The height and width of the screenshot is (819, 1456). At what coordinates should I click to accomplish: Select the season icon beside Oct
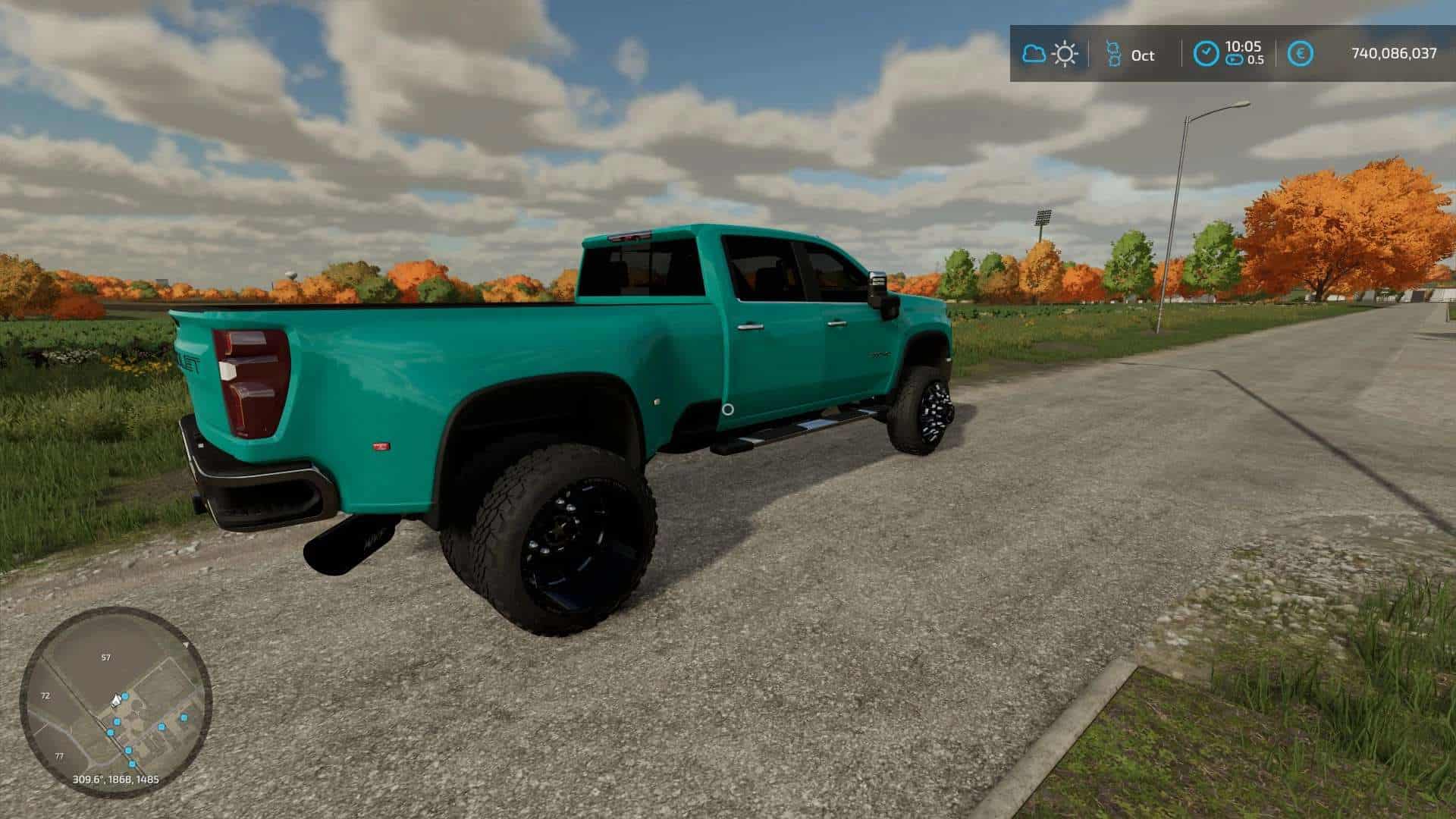click(x=1113, y=54)
